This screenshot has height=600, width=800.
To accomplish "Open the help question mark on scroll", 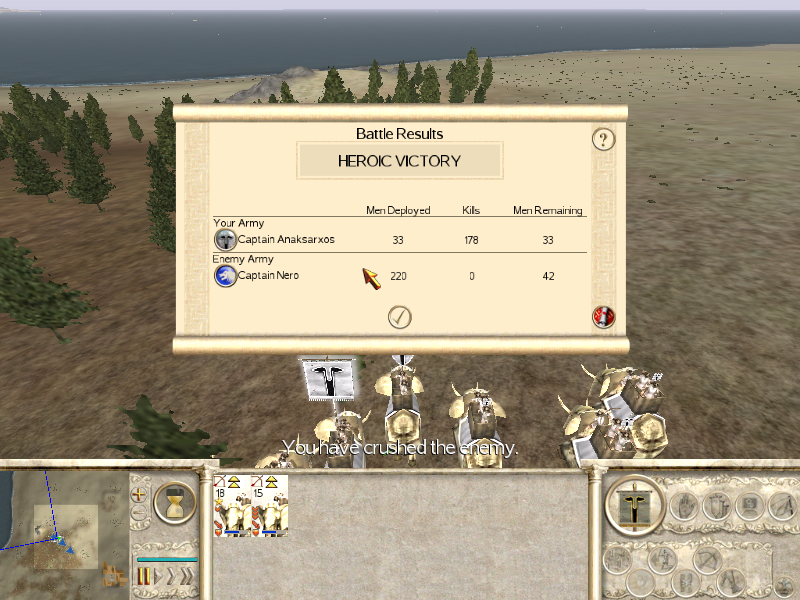I will point(602,139).
